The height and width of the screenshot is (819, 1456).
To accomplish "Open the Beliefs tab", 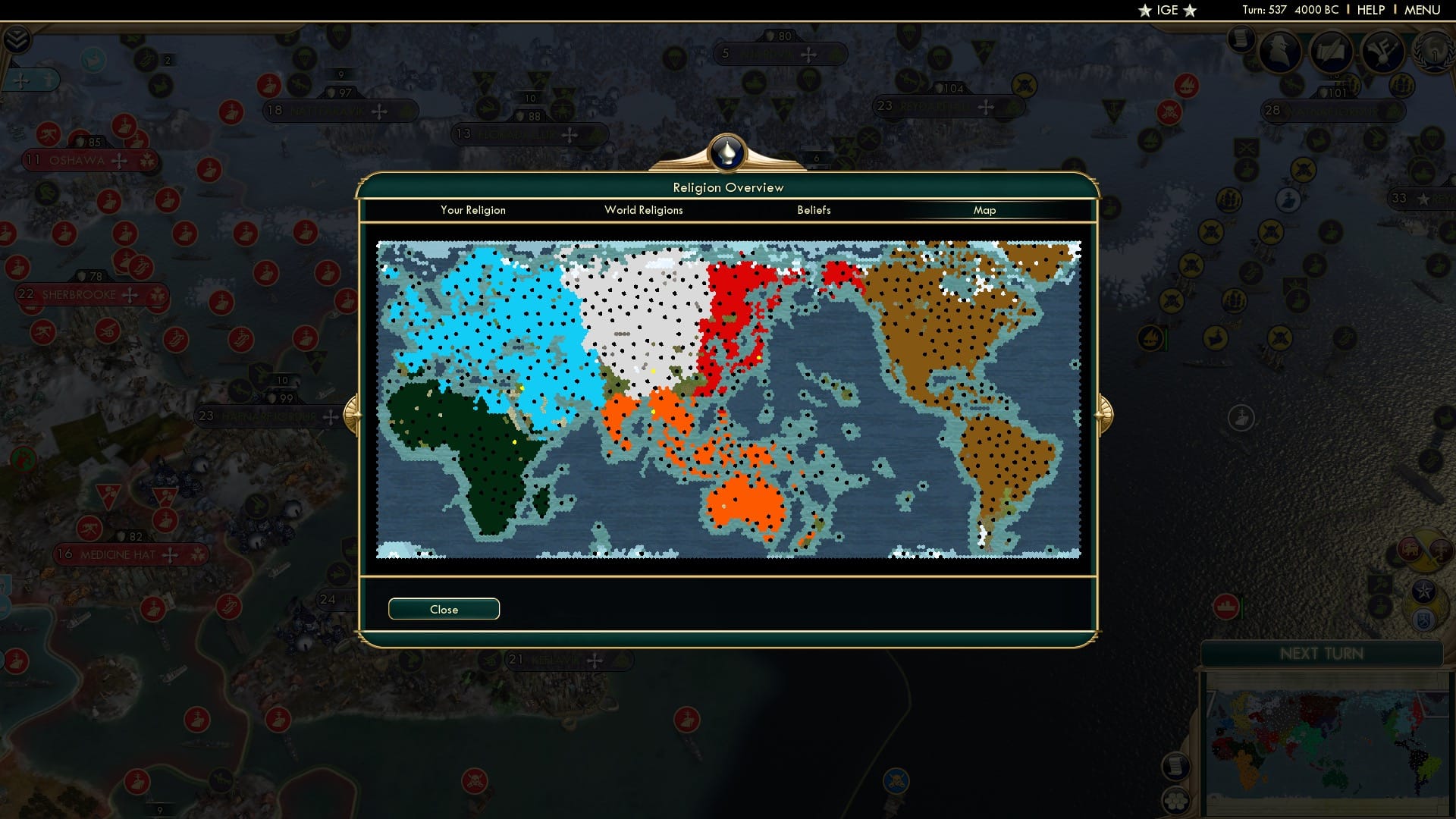I will tap(814, 210).
